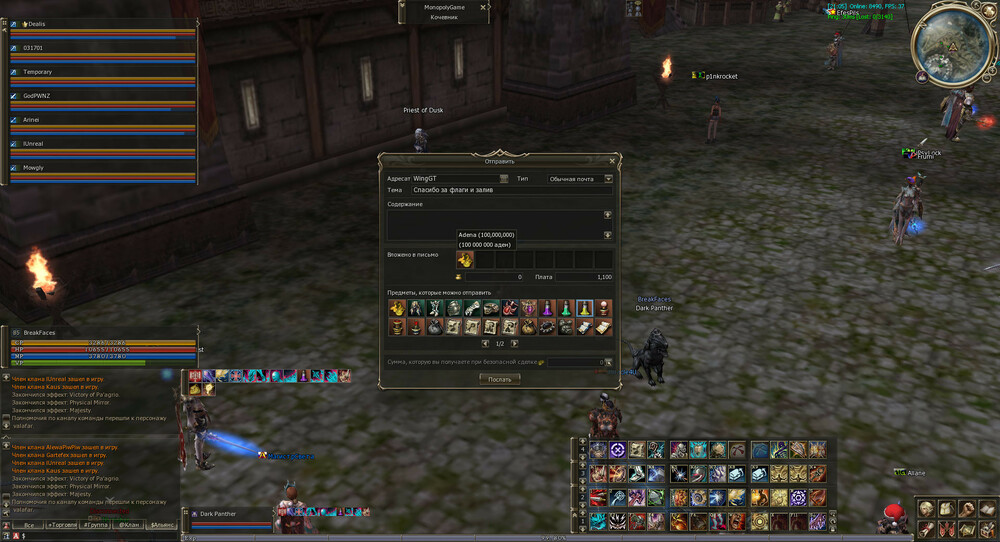Switch chat to the Торговля tab
This screenshot has height=542, width=1000.
coord(63,525)
